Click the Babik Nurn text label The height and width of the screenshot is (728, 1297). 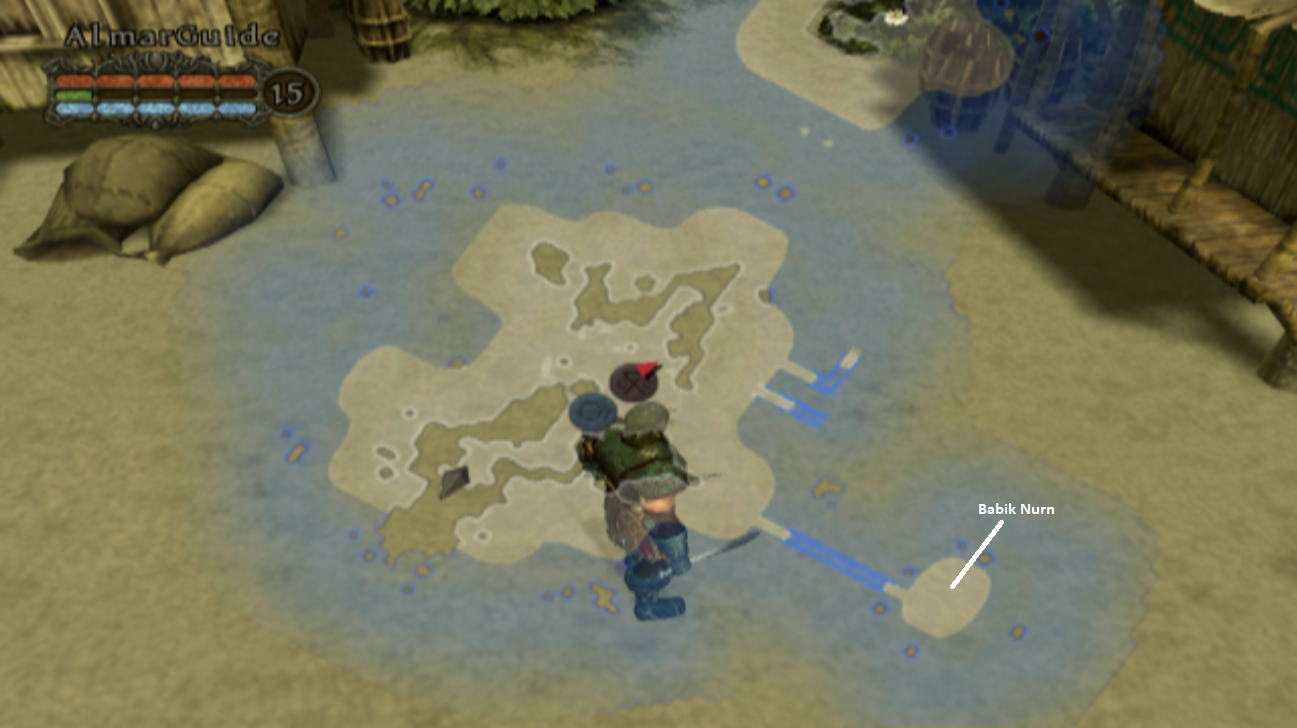(1015, 509)
